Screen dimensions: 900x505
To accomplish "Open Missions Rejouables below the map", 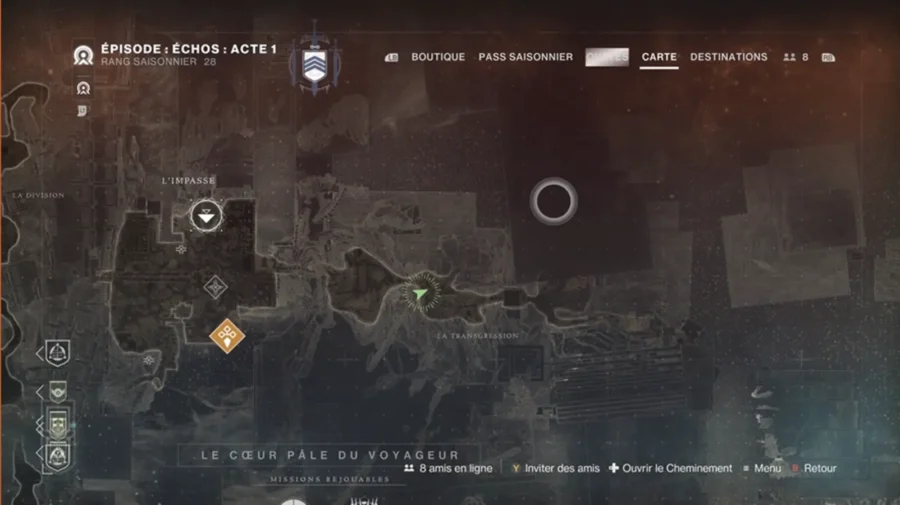I will (x=329, y=480).
